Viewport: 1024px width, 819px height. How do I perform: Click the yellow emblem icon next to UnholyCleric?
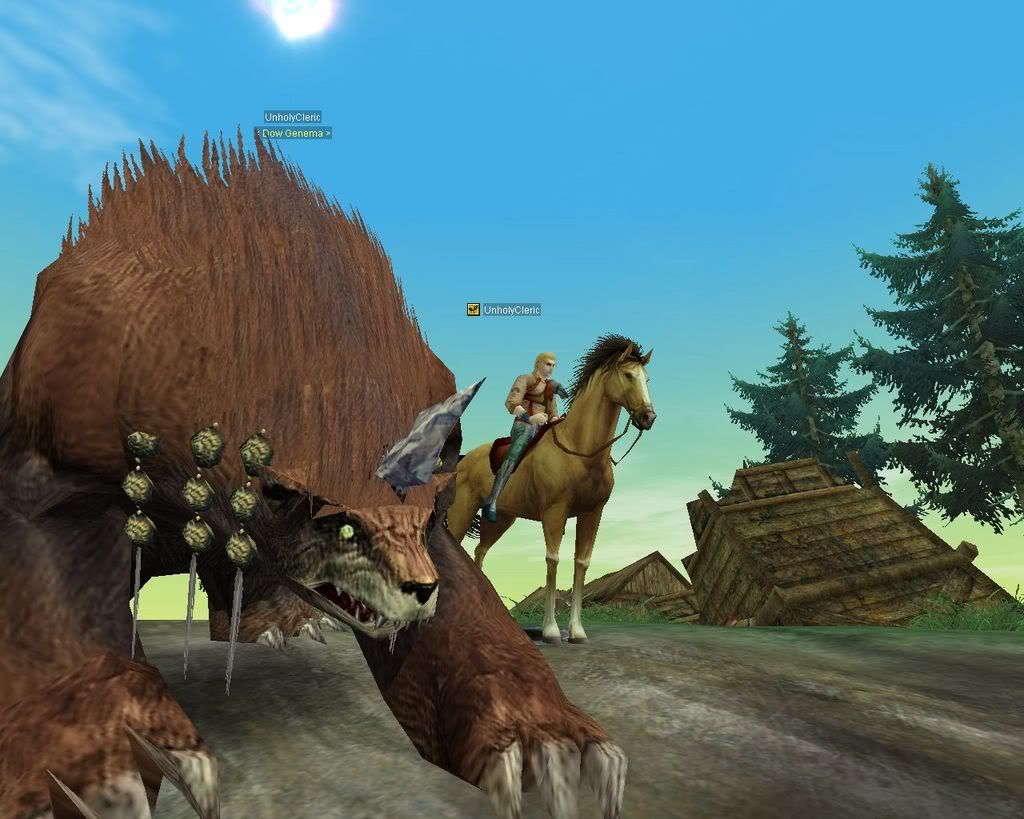(x=473, y=310)
